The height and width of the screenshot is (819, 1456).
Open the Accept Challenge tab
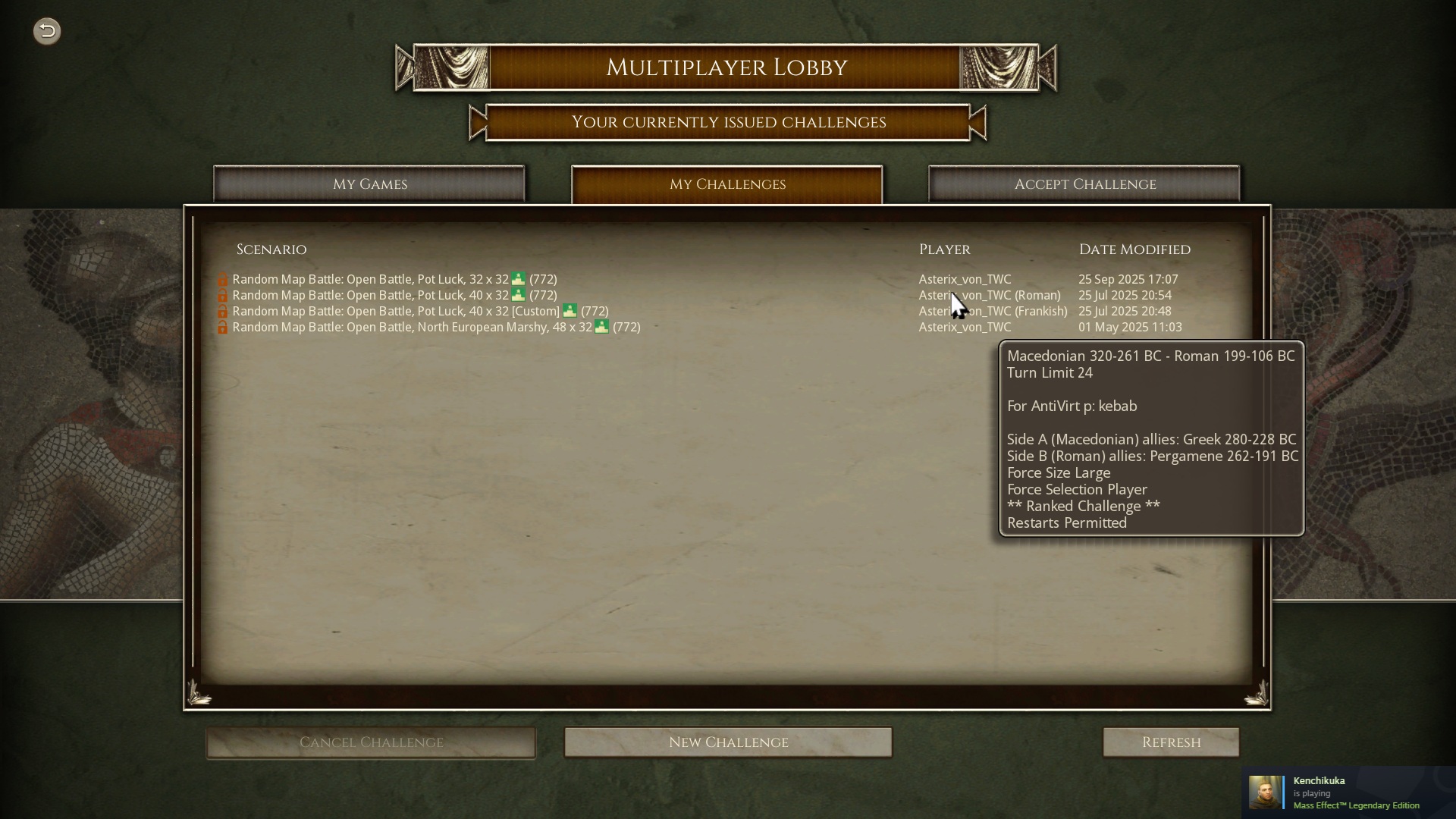click(1084, 184)
